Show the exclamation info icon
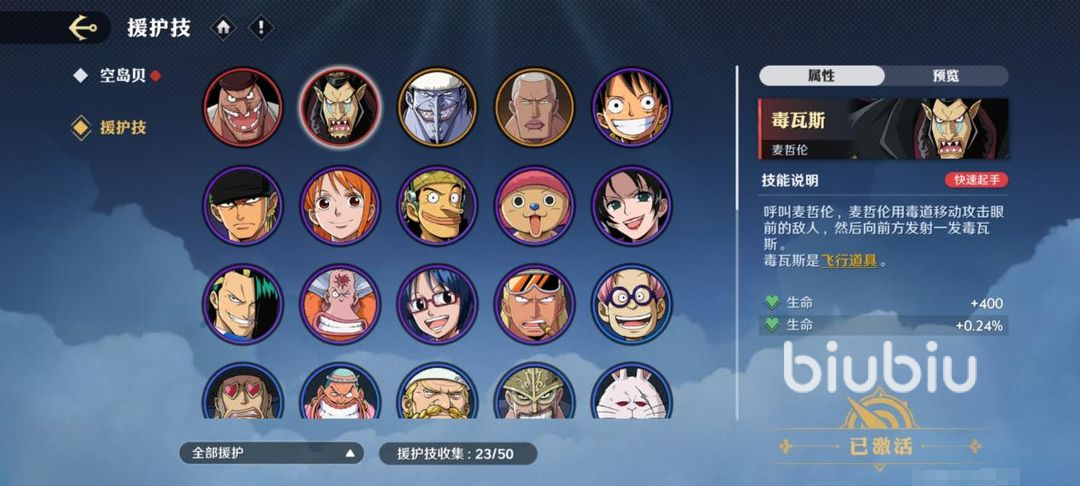This screenshot has width=1080, height=486. click(260, 28)
